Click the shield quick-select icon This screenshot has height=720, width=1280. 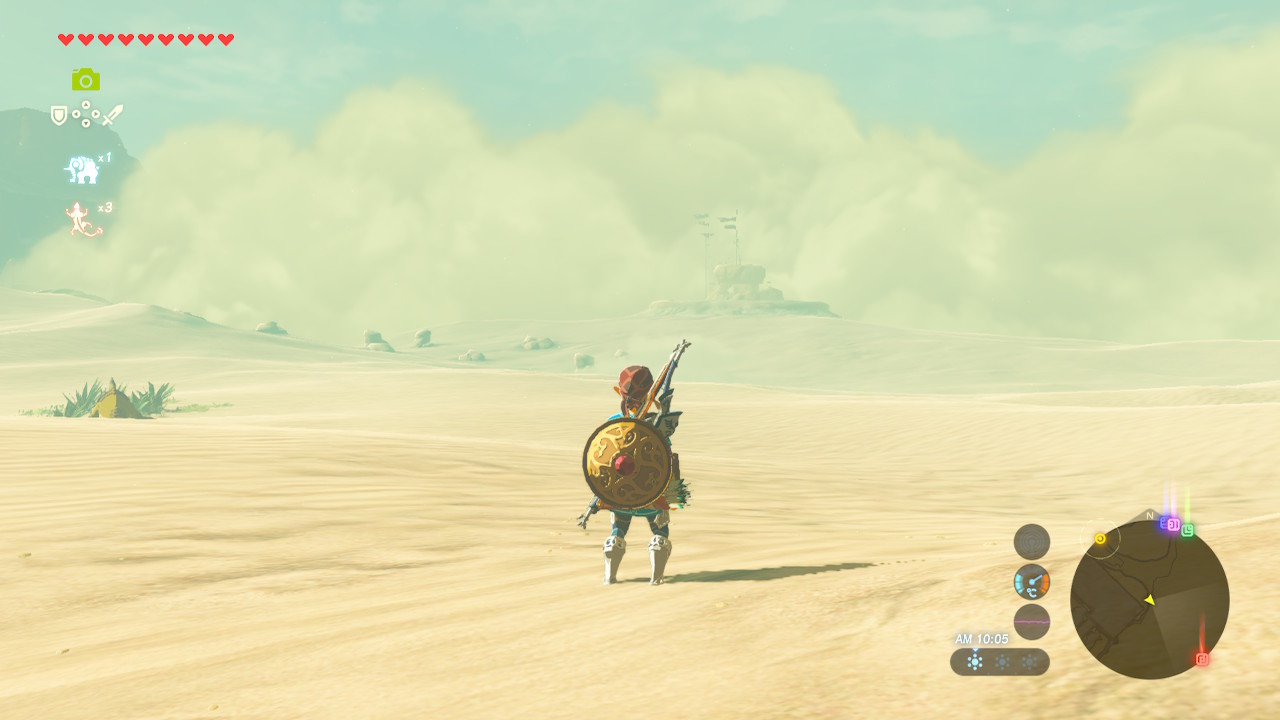pyautogui.click(x=59, y=116)
